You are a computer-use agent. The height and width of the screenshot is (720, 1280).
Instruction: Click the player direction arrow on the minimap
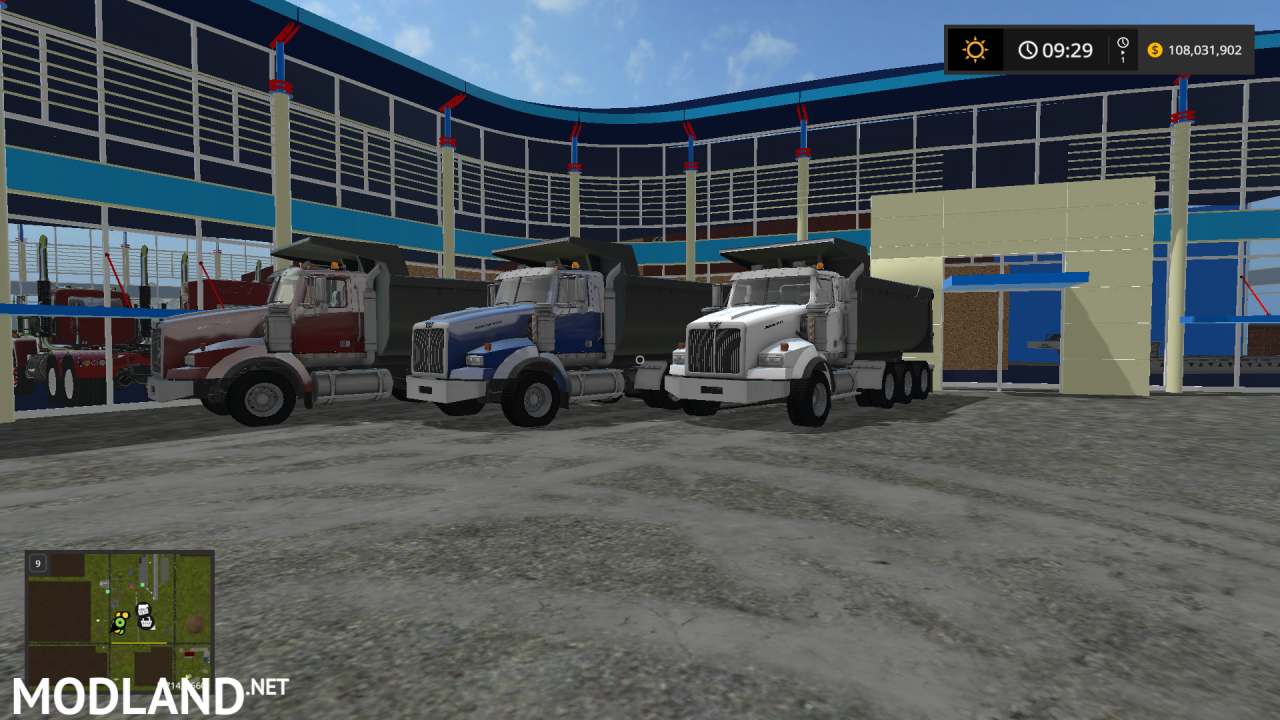pos(113,630)
